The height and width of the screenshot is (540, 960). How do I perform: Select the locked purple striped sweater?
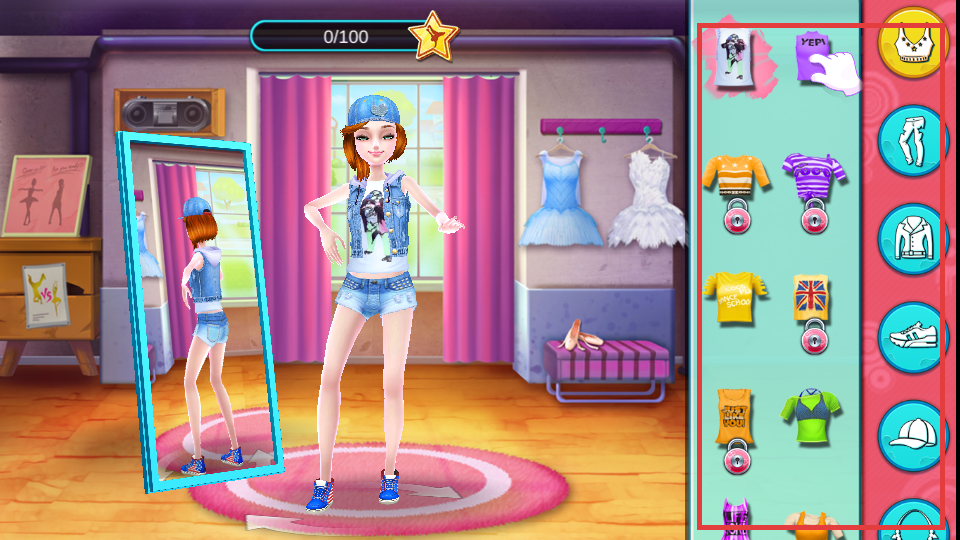click(x=813, y=177)
